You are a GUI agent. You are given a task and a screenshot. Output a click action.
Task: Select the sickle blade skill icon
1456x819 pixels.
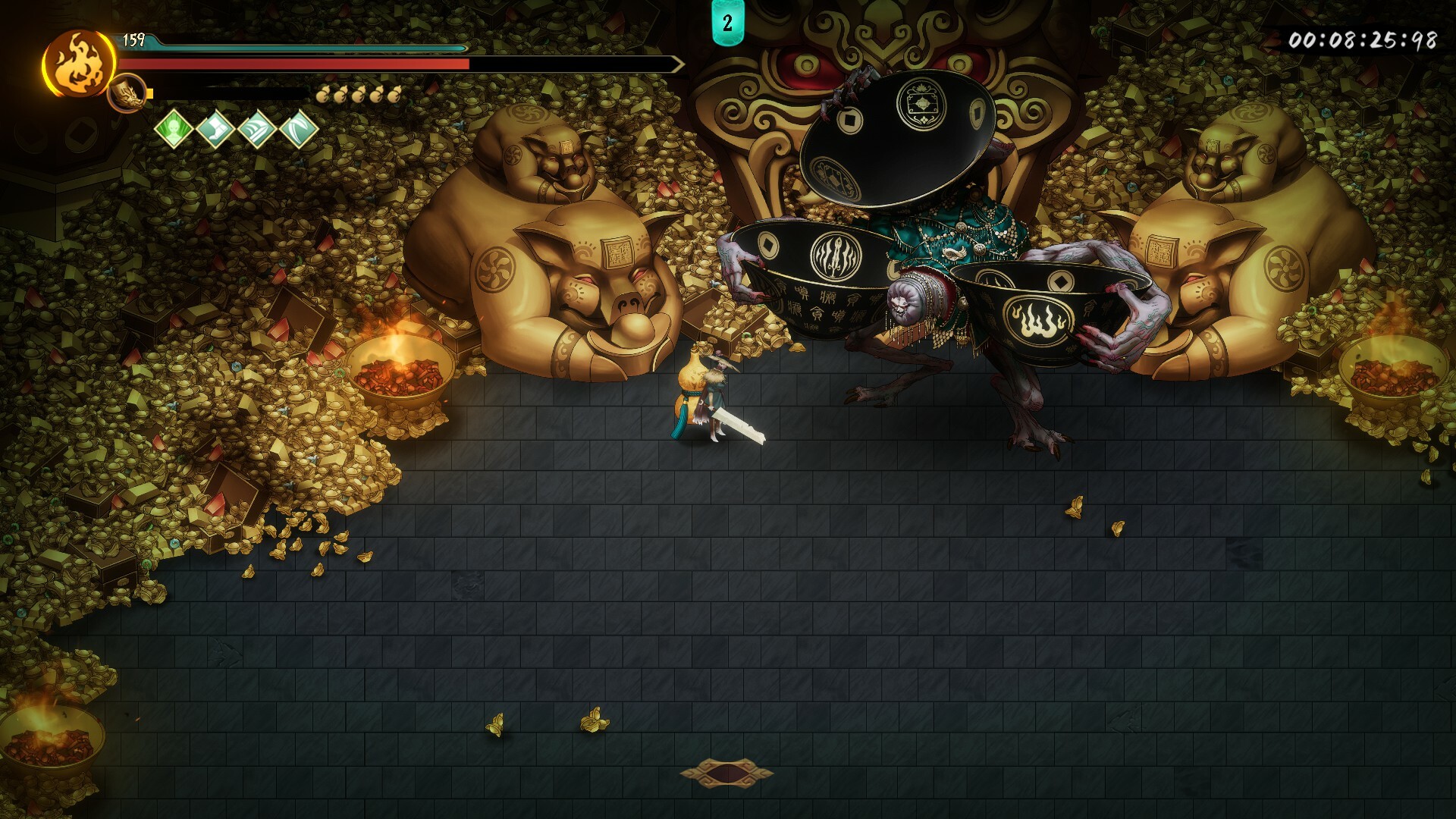(299, 130)
